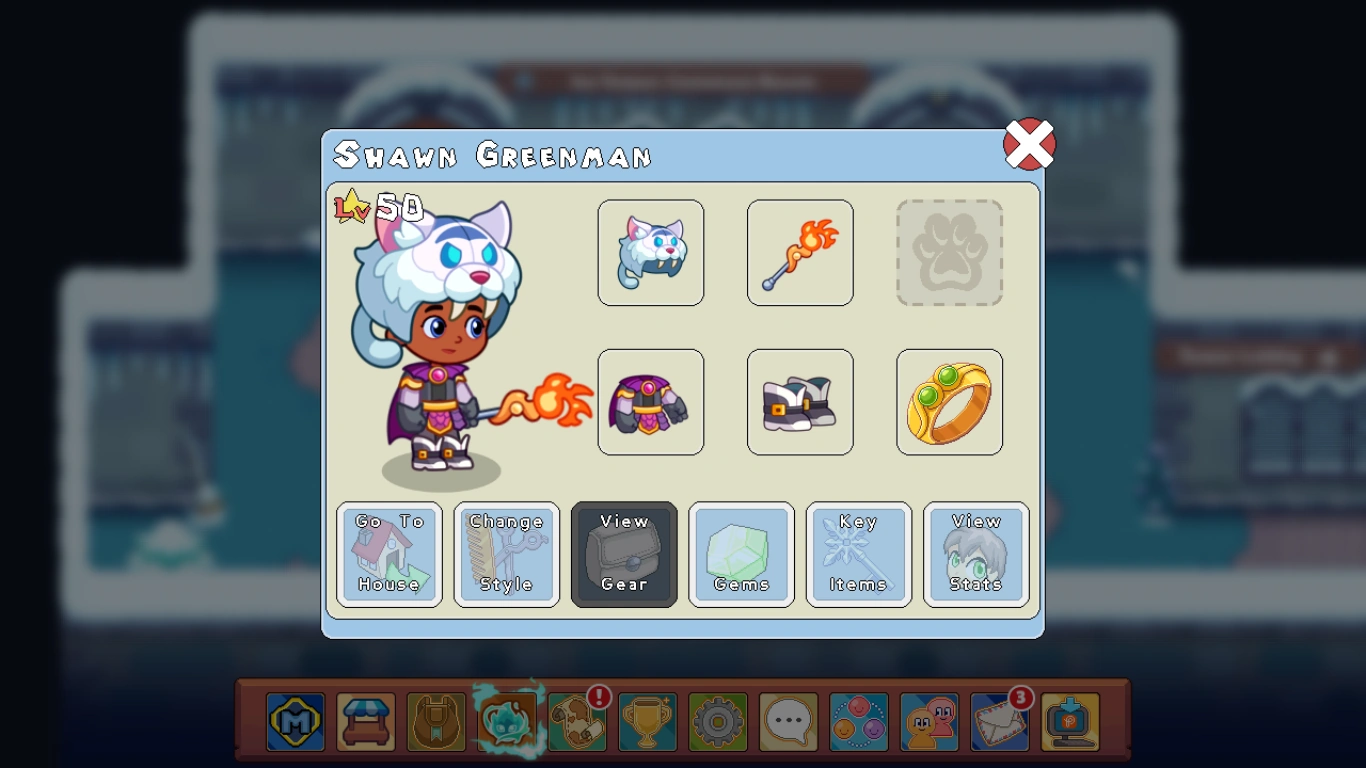Switch to the Gems tab
This screenshot has height=768, width=1366.
pyautogui.click(x=741, y=554)
